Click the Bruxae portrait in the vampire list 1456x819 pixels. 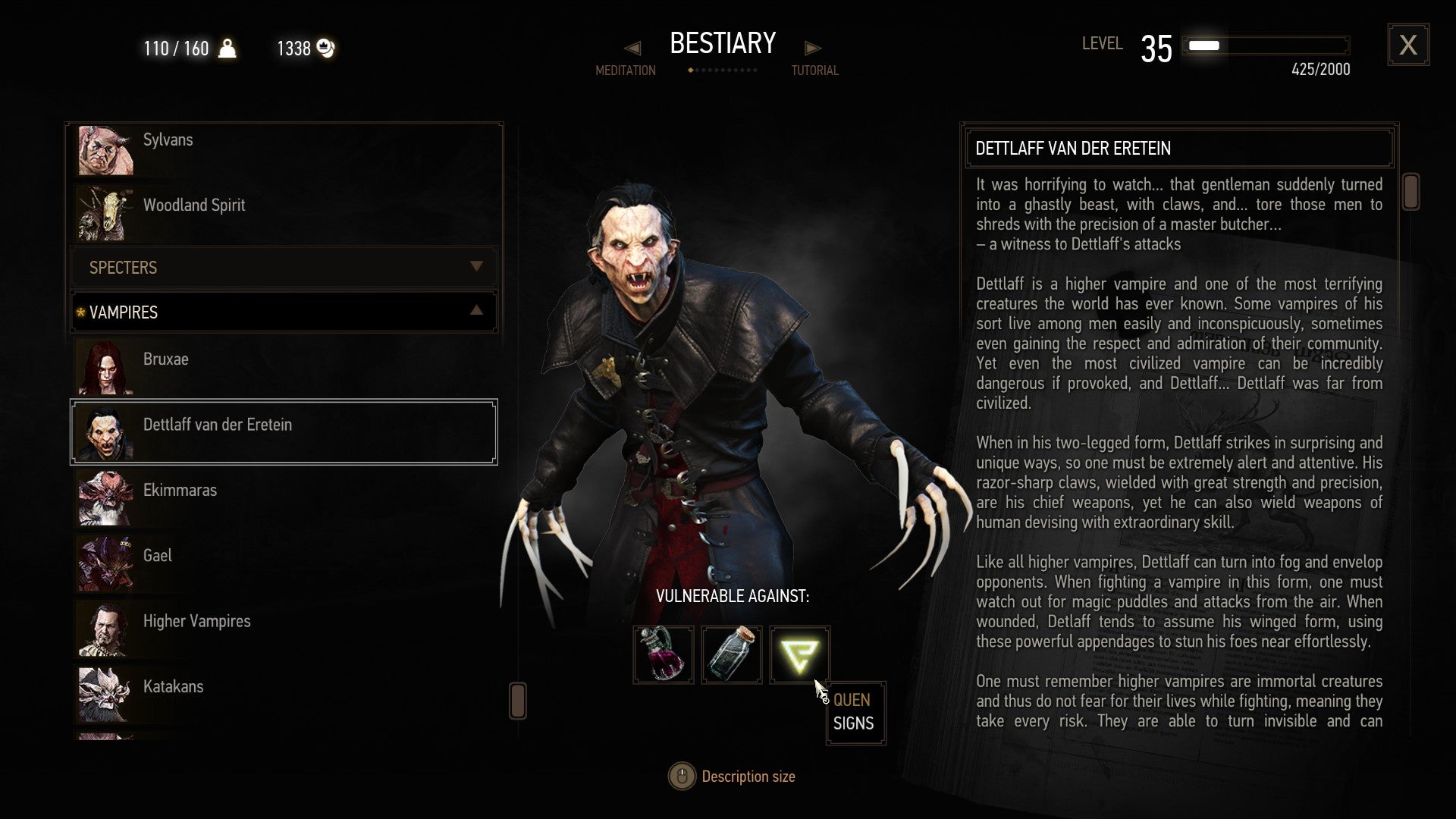(x=106, y=369)
